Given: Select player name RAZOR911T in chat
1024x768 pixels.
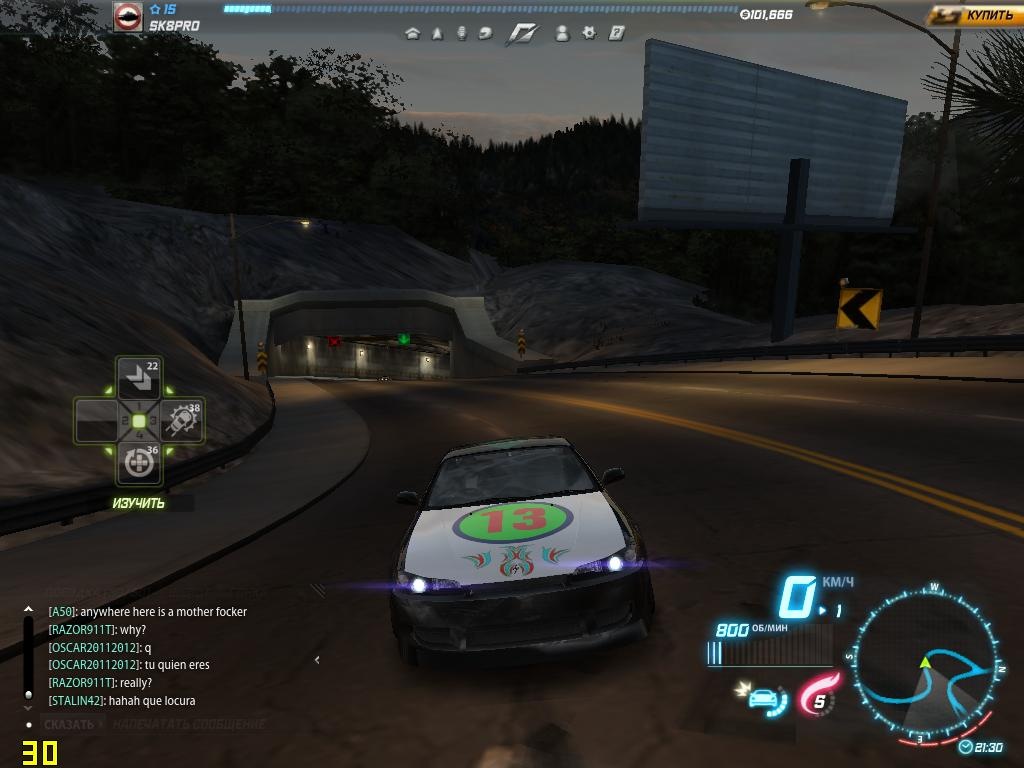Looking at the screenshot, I should pyautogui.click(x=82, y=630).
